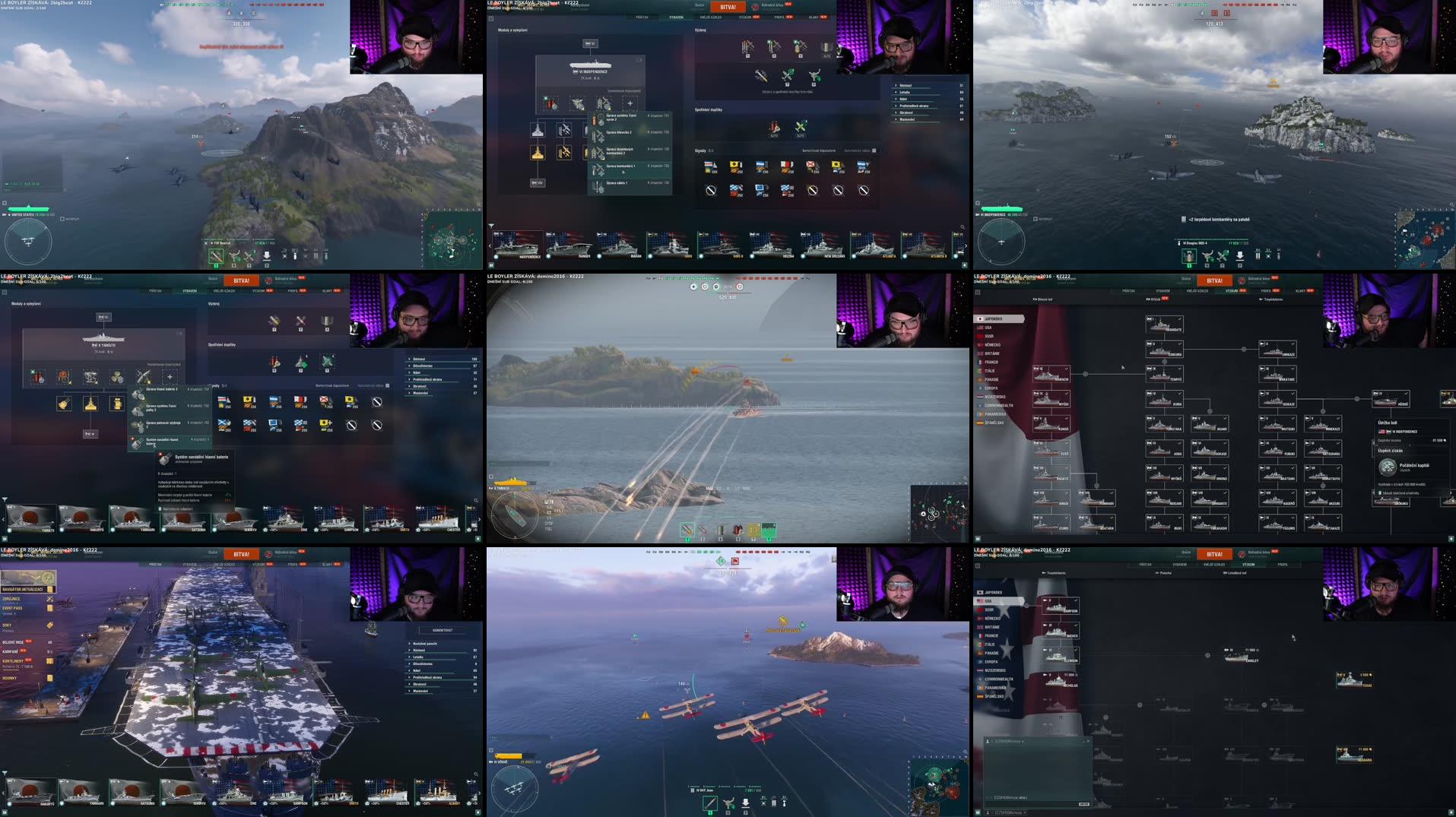Enable the automatic signal purchase checkbox
The height and width of the screenshot is (817, 1456).
pyautogui.click(x=873, y=150)
